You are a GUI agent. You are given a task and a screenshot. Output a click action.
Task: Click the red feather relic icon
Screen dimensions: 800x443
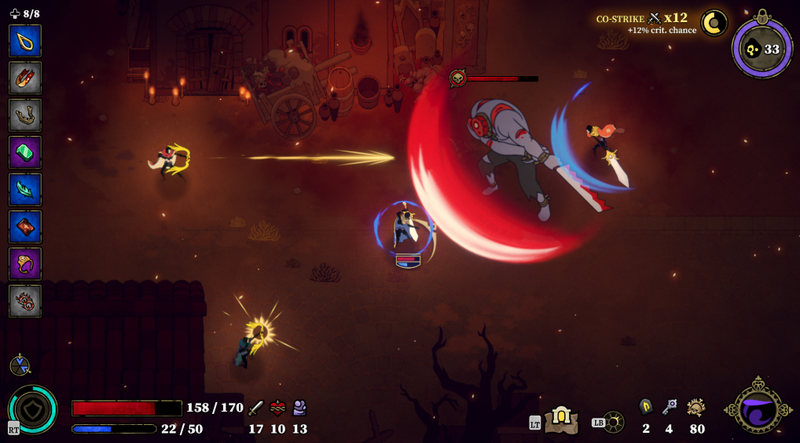(24, 77)
